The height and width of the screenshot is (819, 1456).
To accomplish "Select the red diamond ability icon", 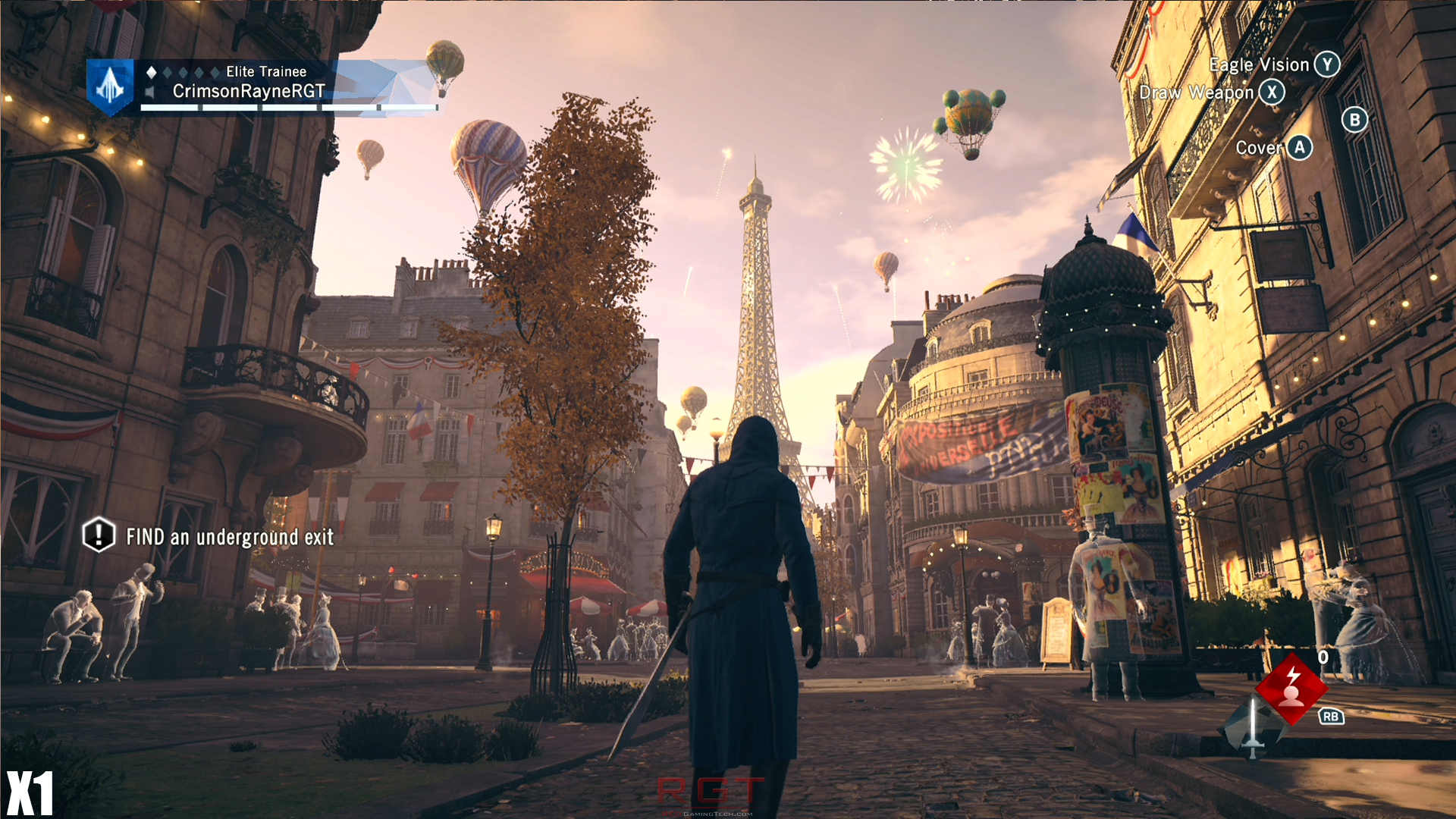I will coord(1291,687).
